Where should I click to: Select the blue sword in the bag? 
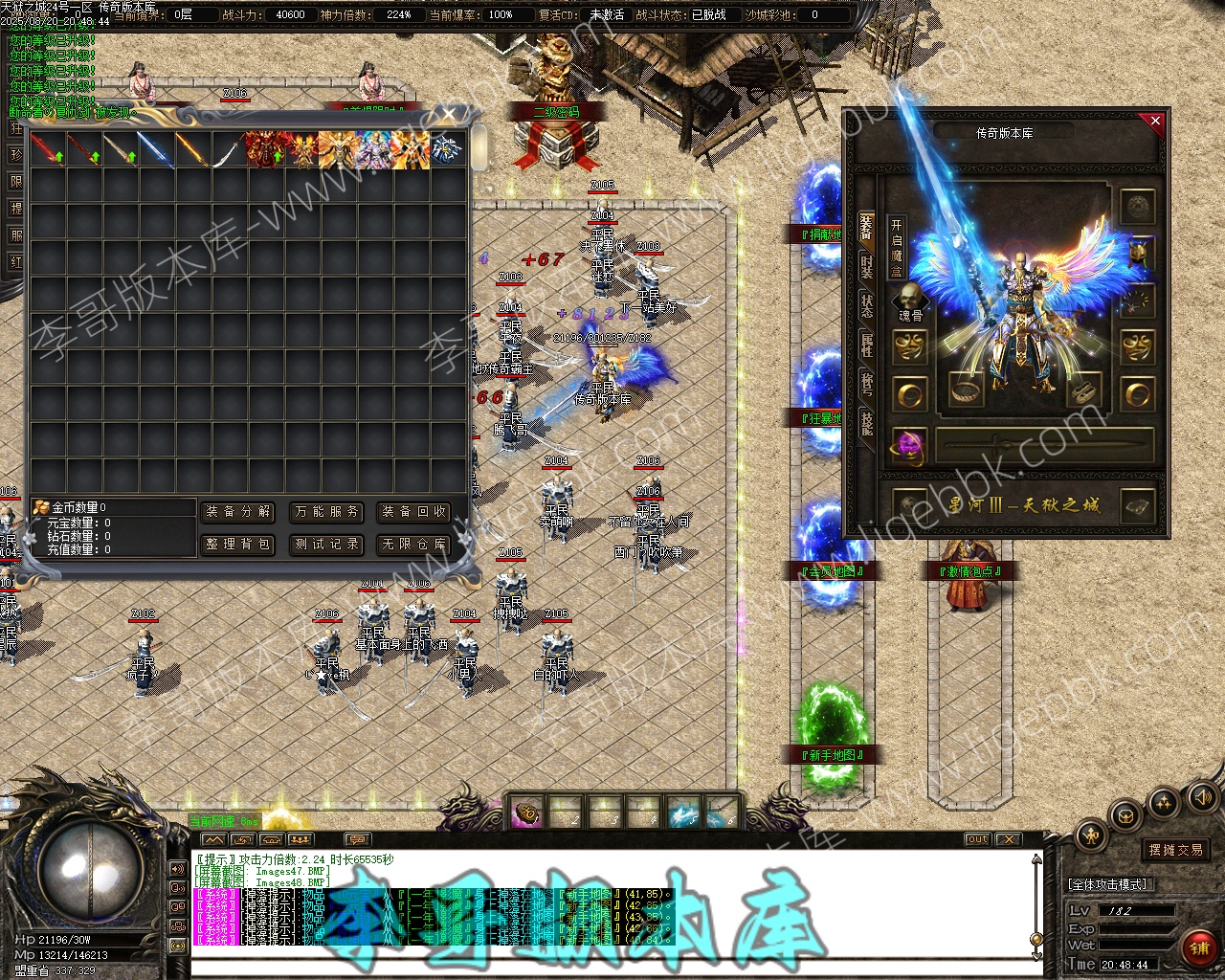tap(155, 150)
